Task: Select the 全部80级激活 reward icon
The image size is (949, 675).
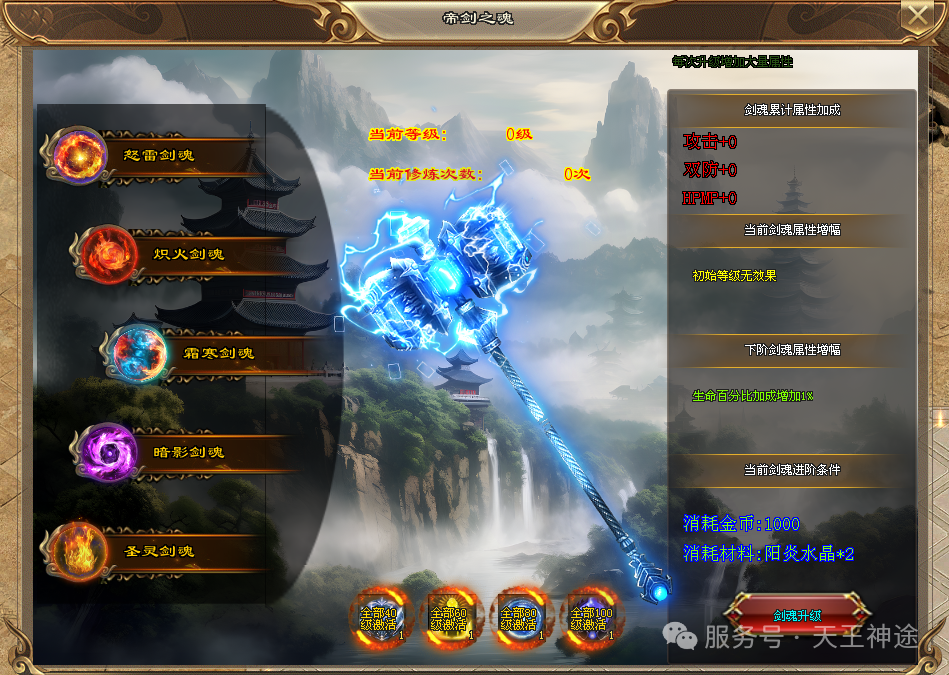Action: click(x=518, y=616)
